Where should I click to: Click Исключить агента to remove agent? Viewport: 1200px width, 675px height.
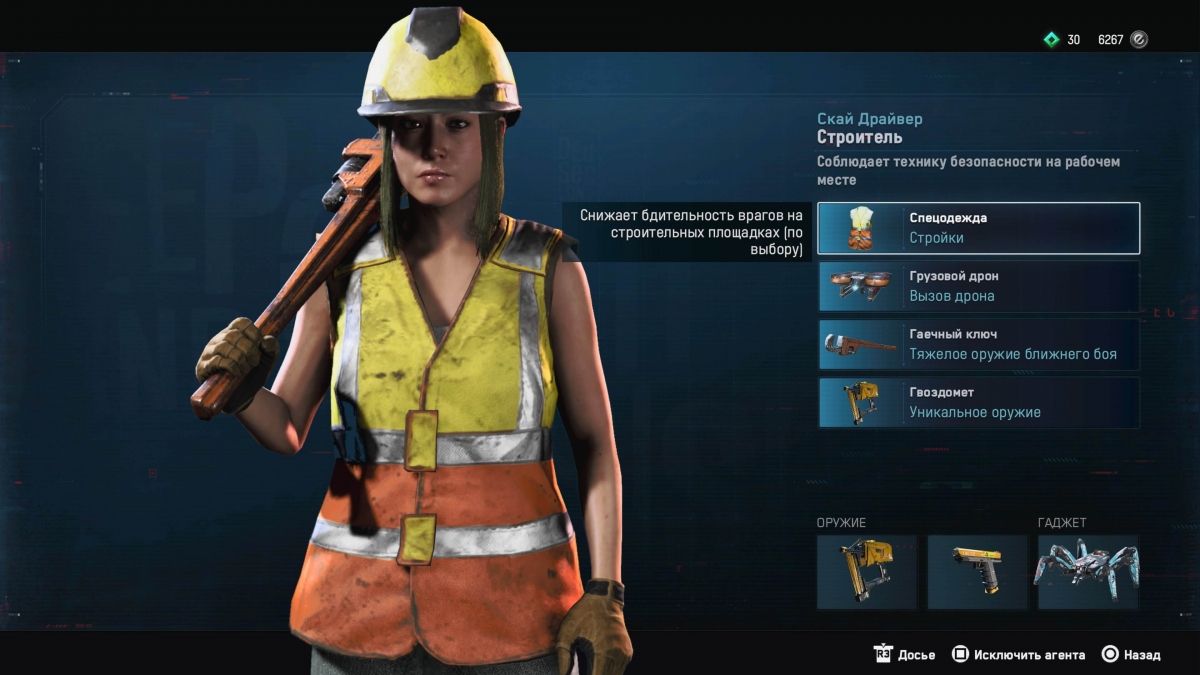(1018, 655)
